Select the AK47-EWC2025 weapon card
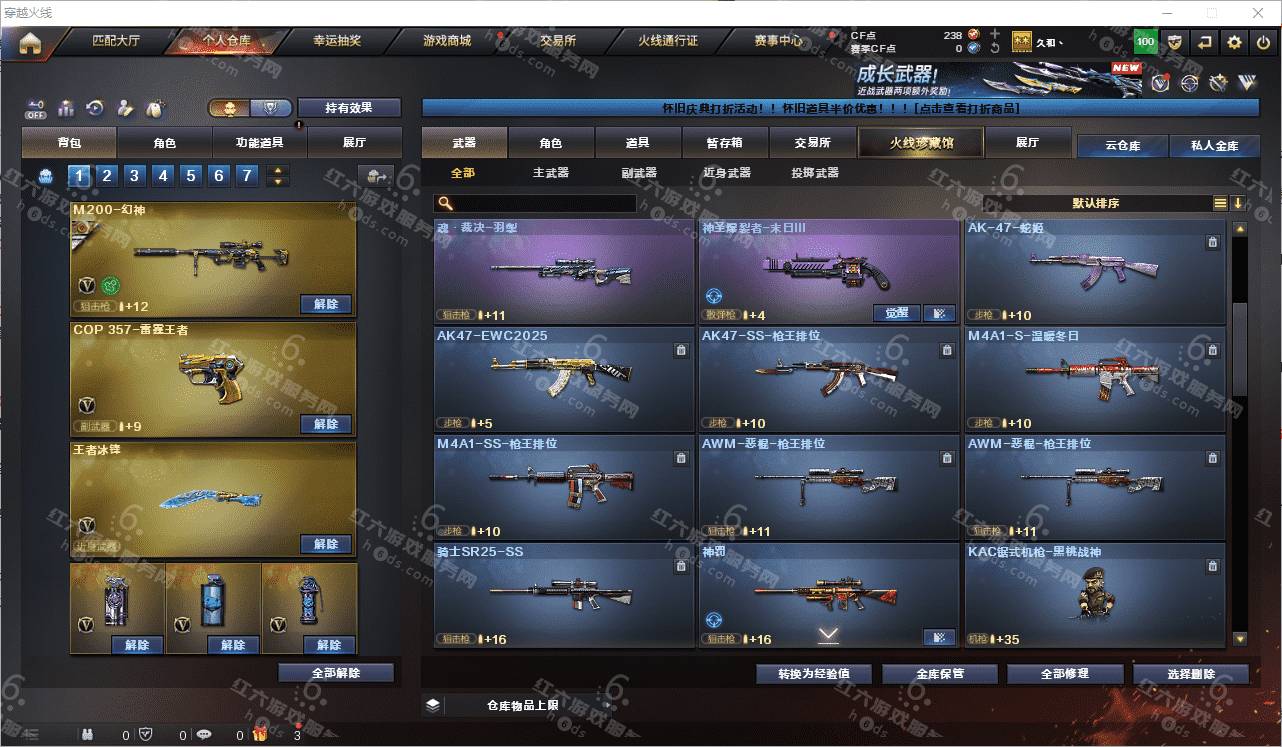The height and width of the screenshot is (747, 1282). click(564, 380)
